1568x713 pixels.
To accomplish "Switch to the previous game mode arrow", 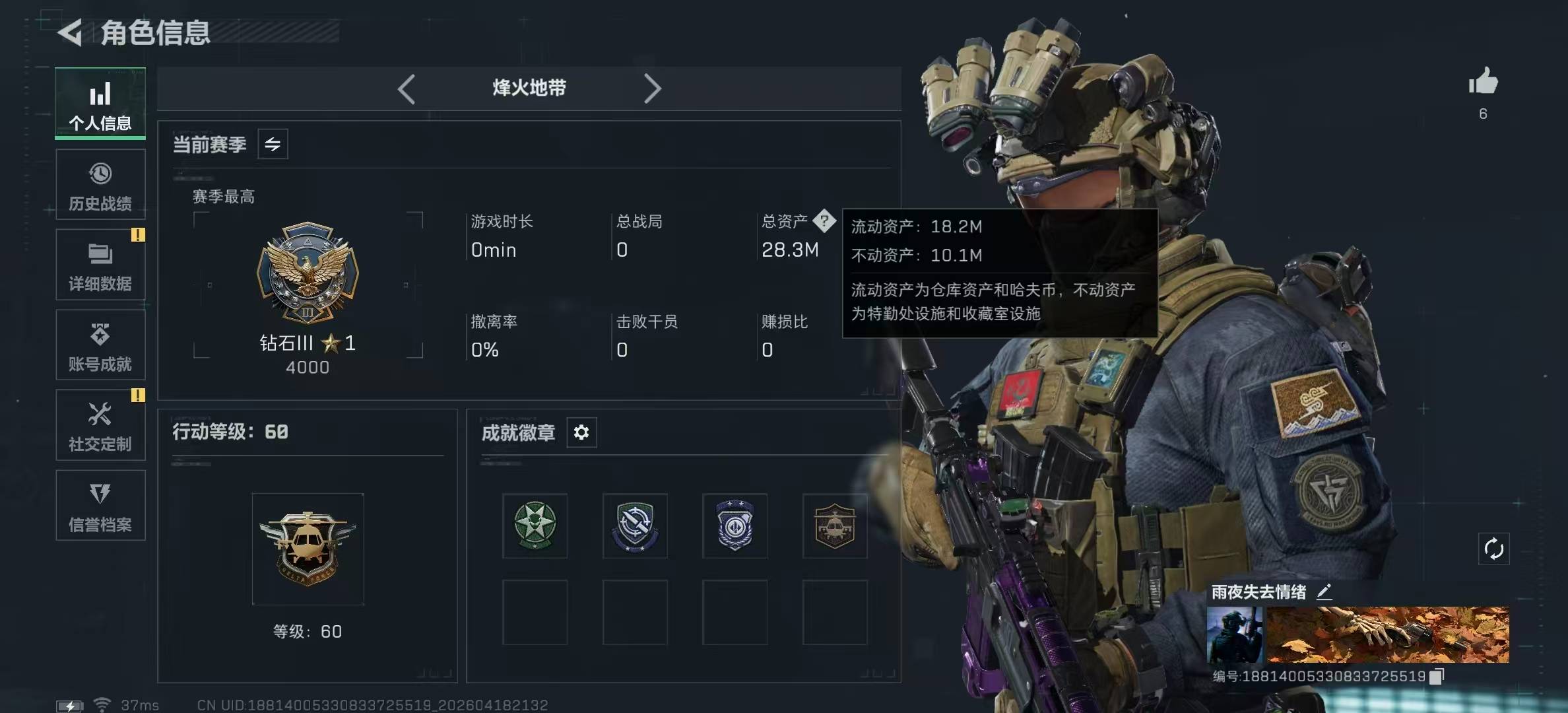I will (407, 88).
